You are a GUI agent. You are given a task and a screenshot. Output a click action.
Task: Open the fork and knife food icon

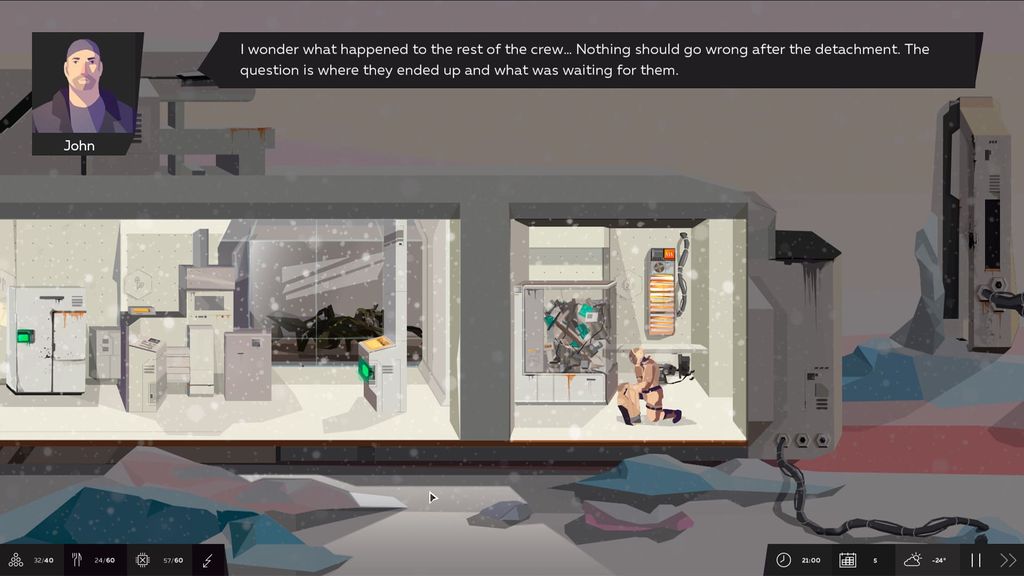pyautogui.click(x=77, y=560)
